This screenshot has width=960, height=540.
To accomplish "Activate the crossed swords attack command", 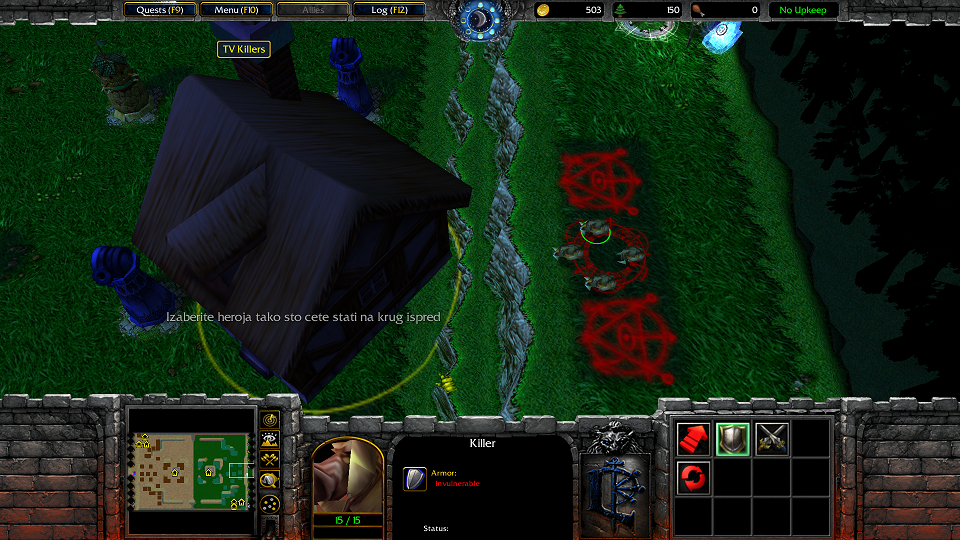I will tap(771, 438).
